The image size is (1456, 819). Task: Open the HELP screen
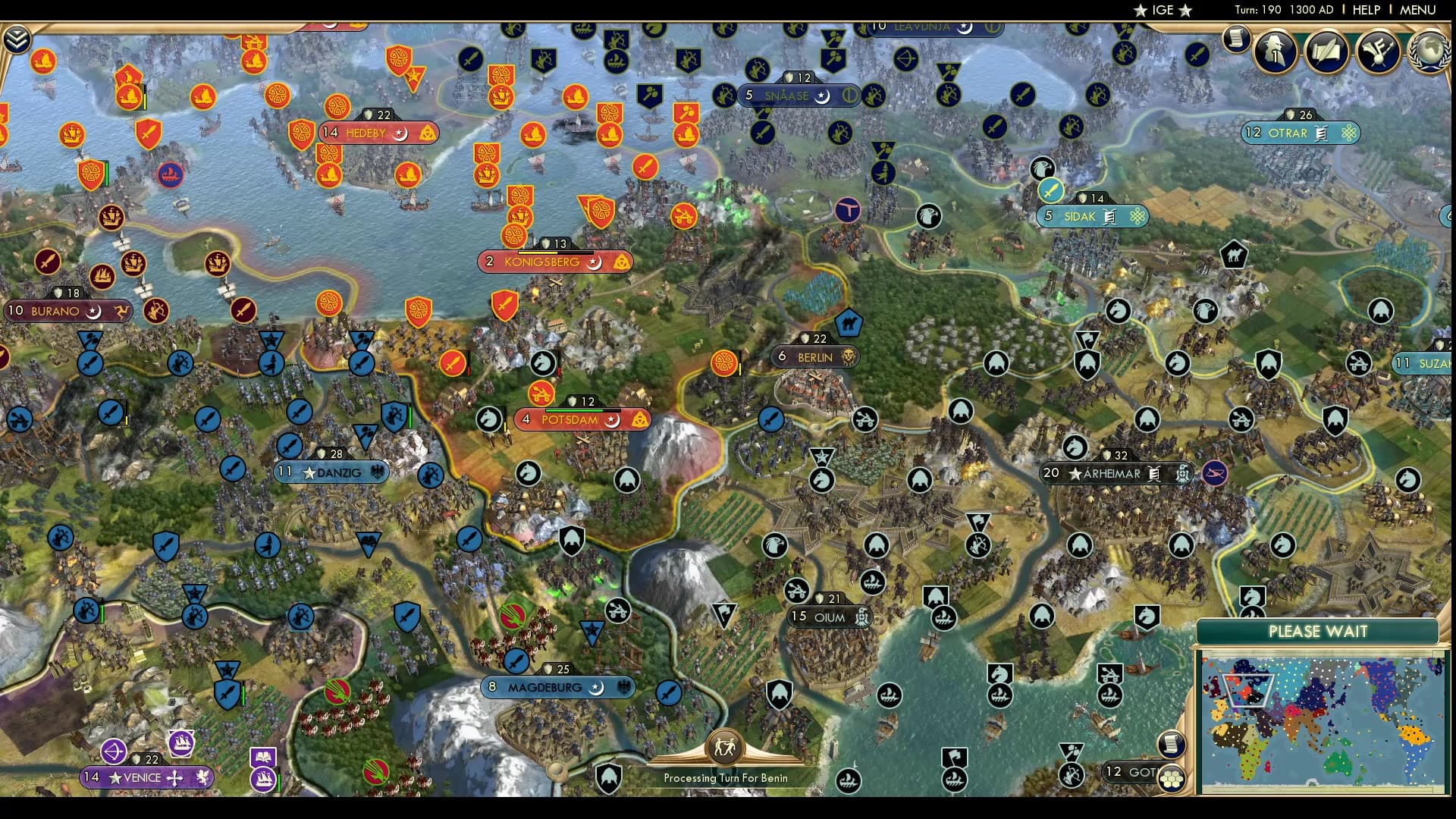click(1365, 10)
